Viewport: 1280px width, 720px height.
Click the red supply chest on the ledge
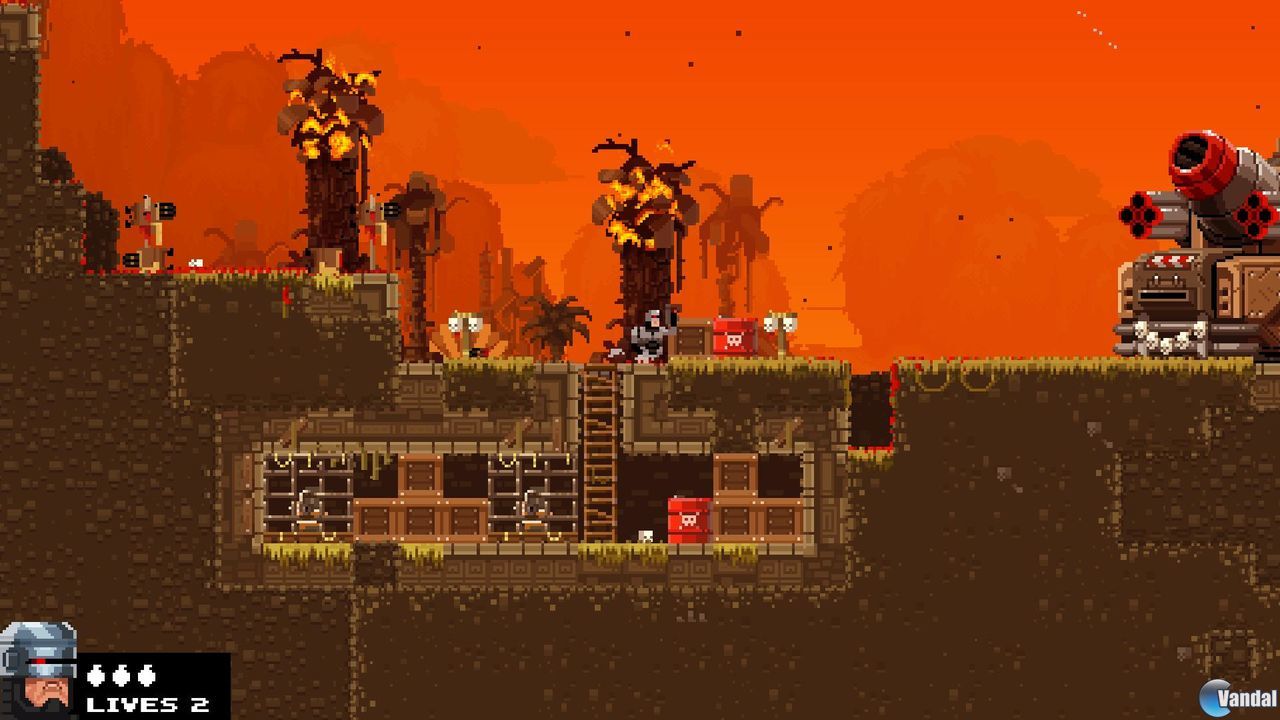point(733,337)
